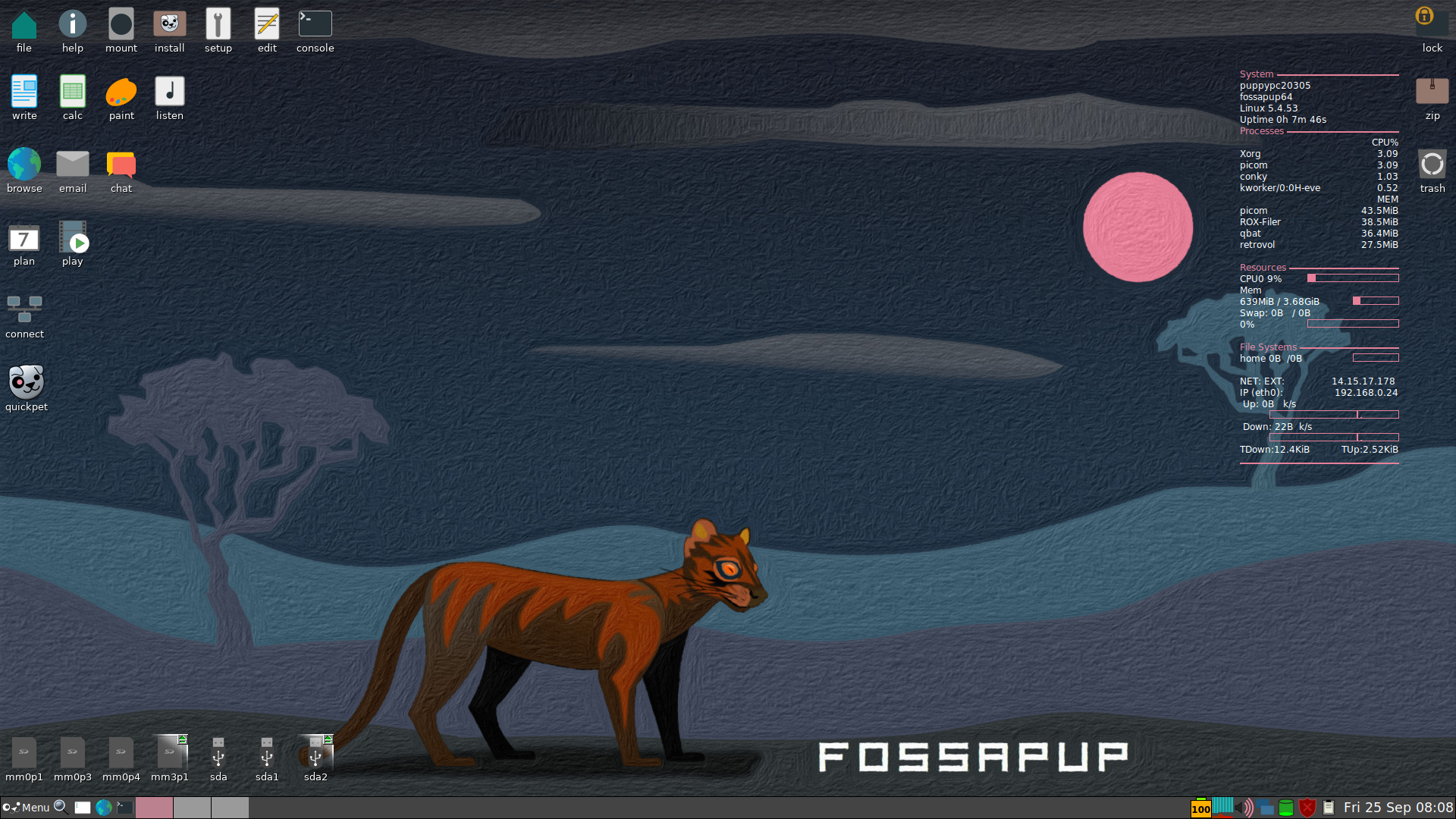This screenshot has width=1456, height=819.
Task: Open the mount drives utility
Action: (121, 24)
